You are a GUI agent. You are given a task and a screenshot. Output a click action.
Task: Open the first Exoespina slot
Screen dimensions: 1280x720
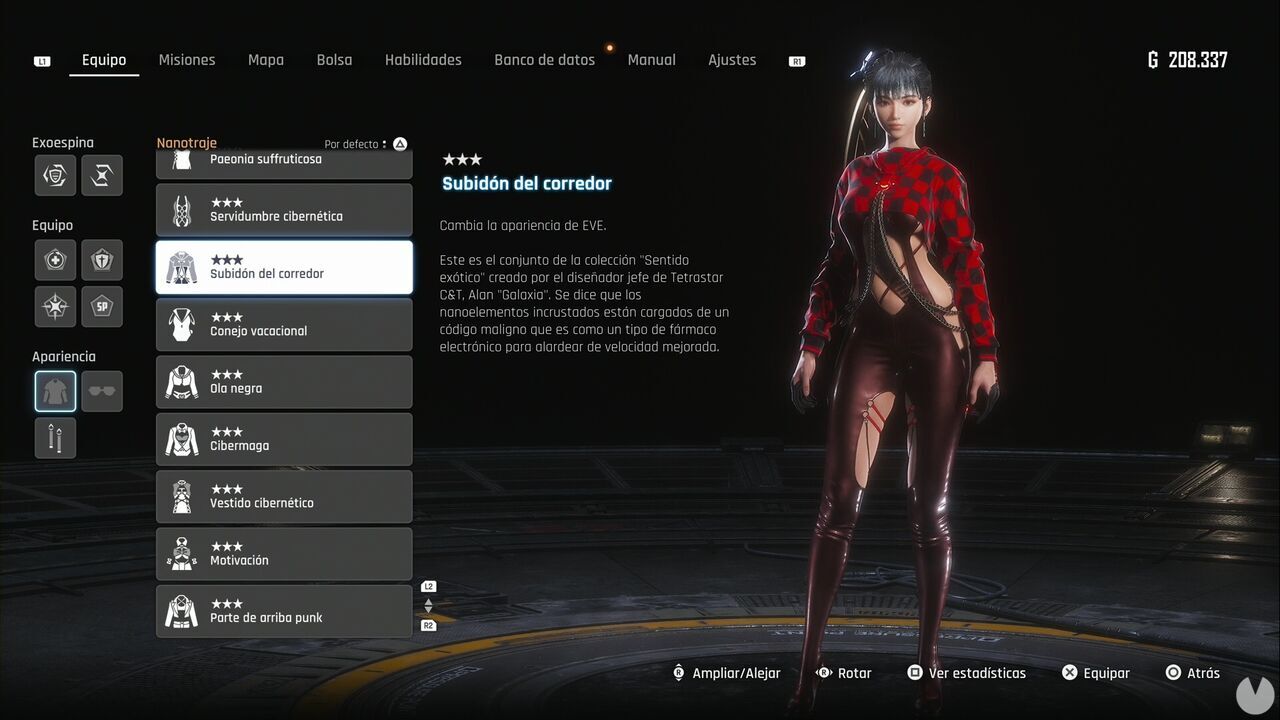pos(55,176)
